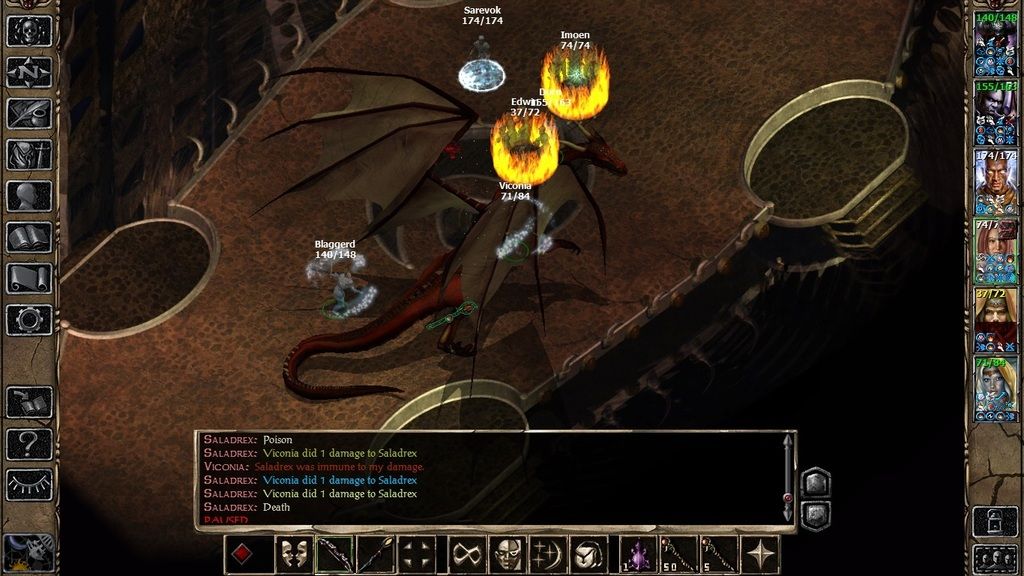Open the priest scroll button
This screenshot has height=576, width=1024.
tap(29, 278)
